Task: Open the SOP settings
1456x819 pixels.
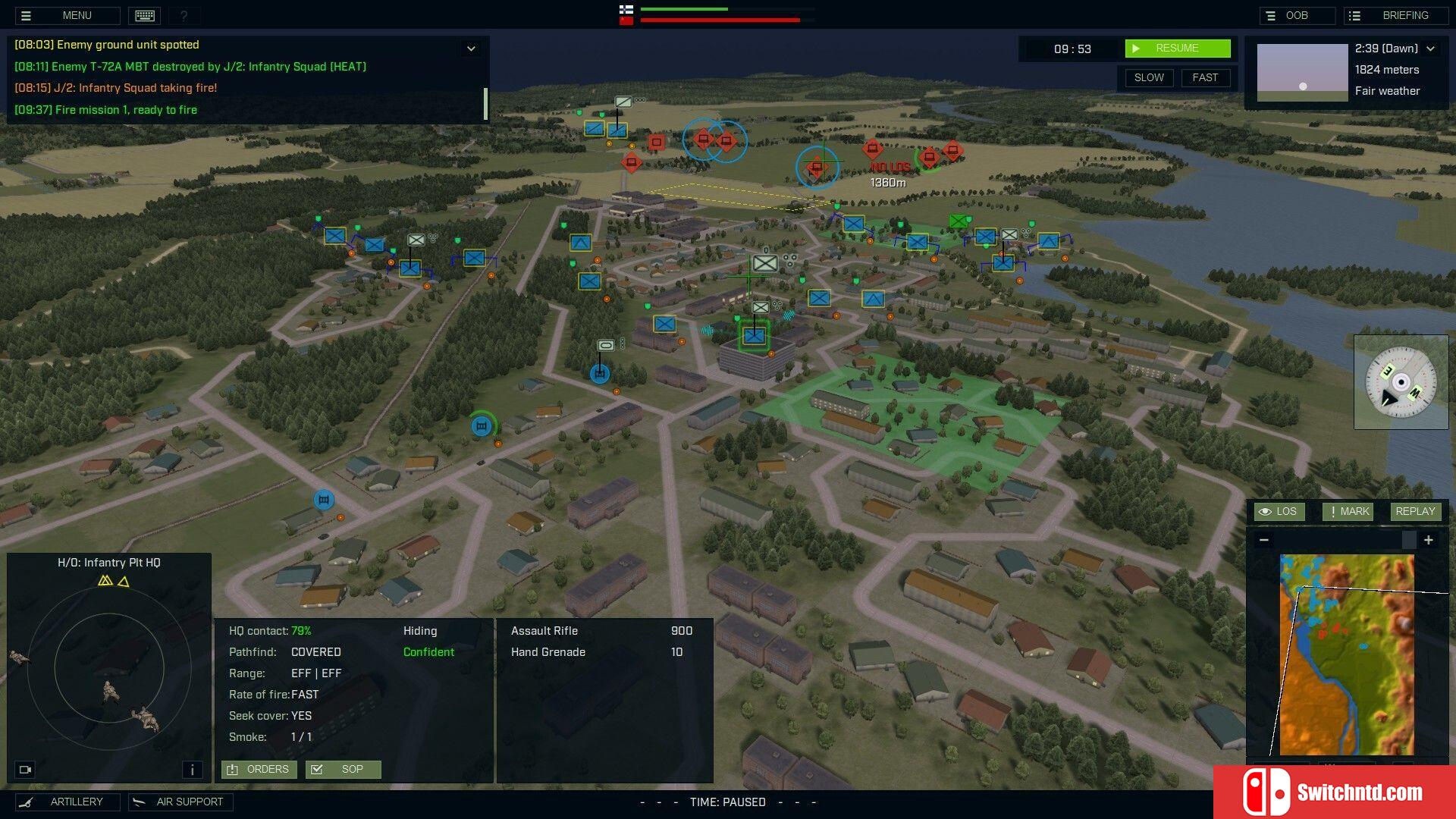Action: [343, 769]
